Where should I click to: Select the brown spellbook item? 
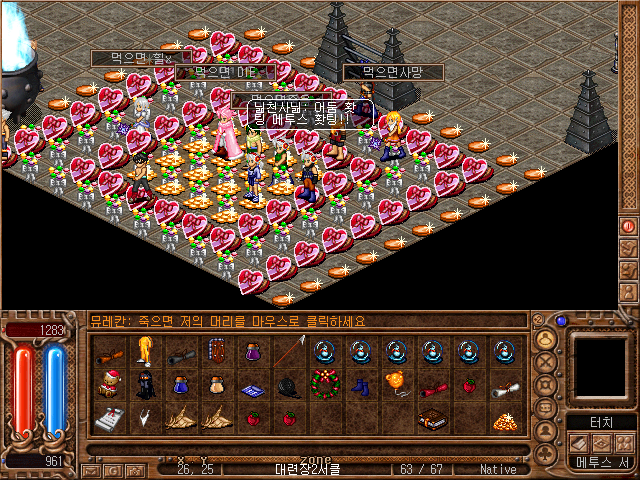click(433, 419)
